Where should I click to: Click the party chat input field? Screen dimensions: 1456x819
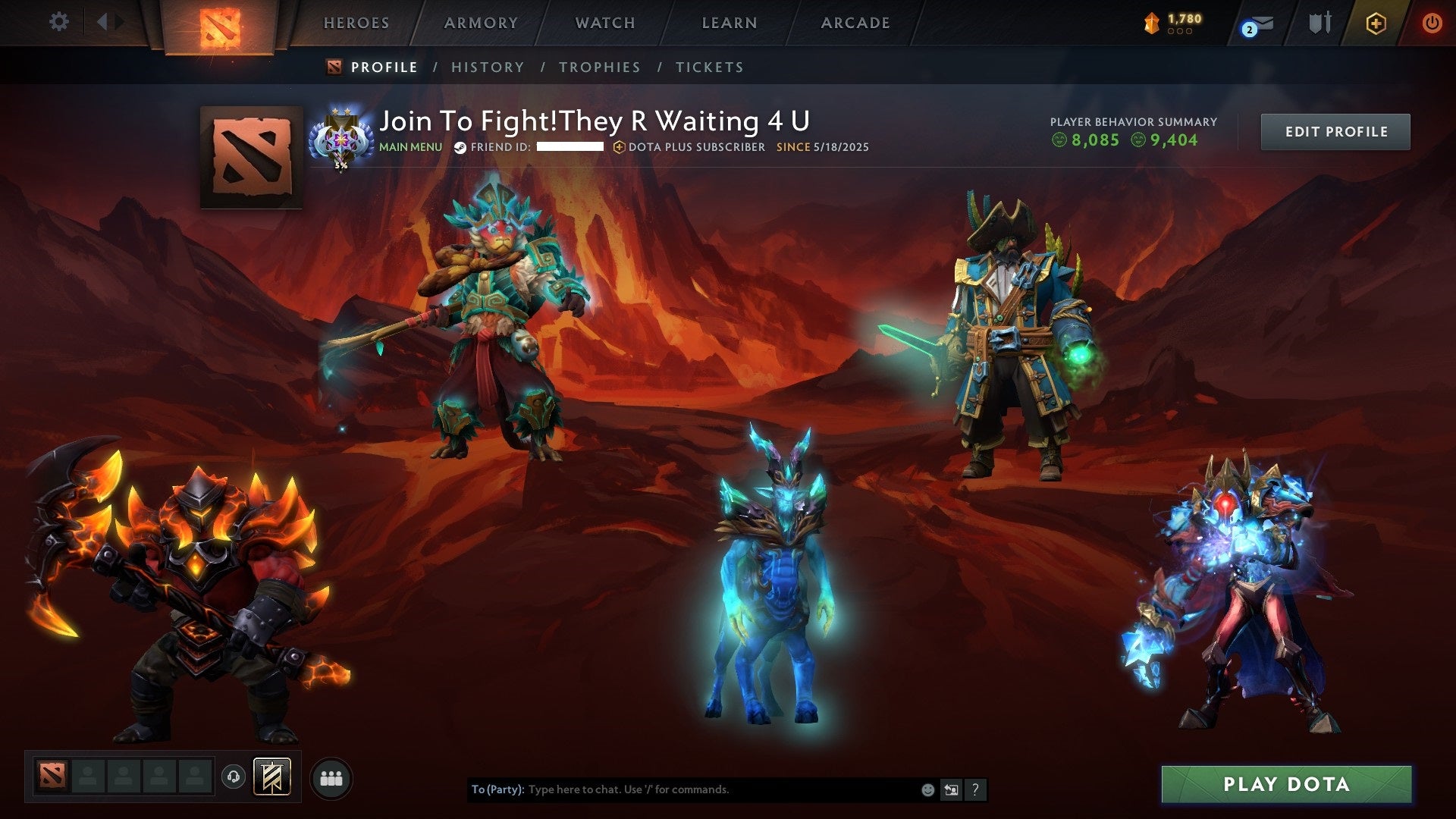point(682,789)
